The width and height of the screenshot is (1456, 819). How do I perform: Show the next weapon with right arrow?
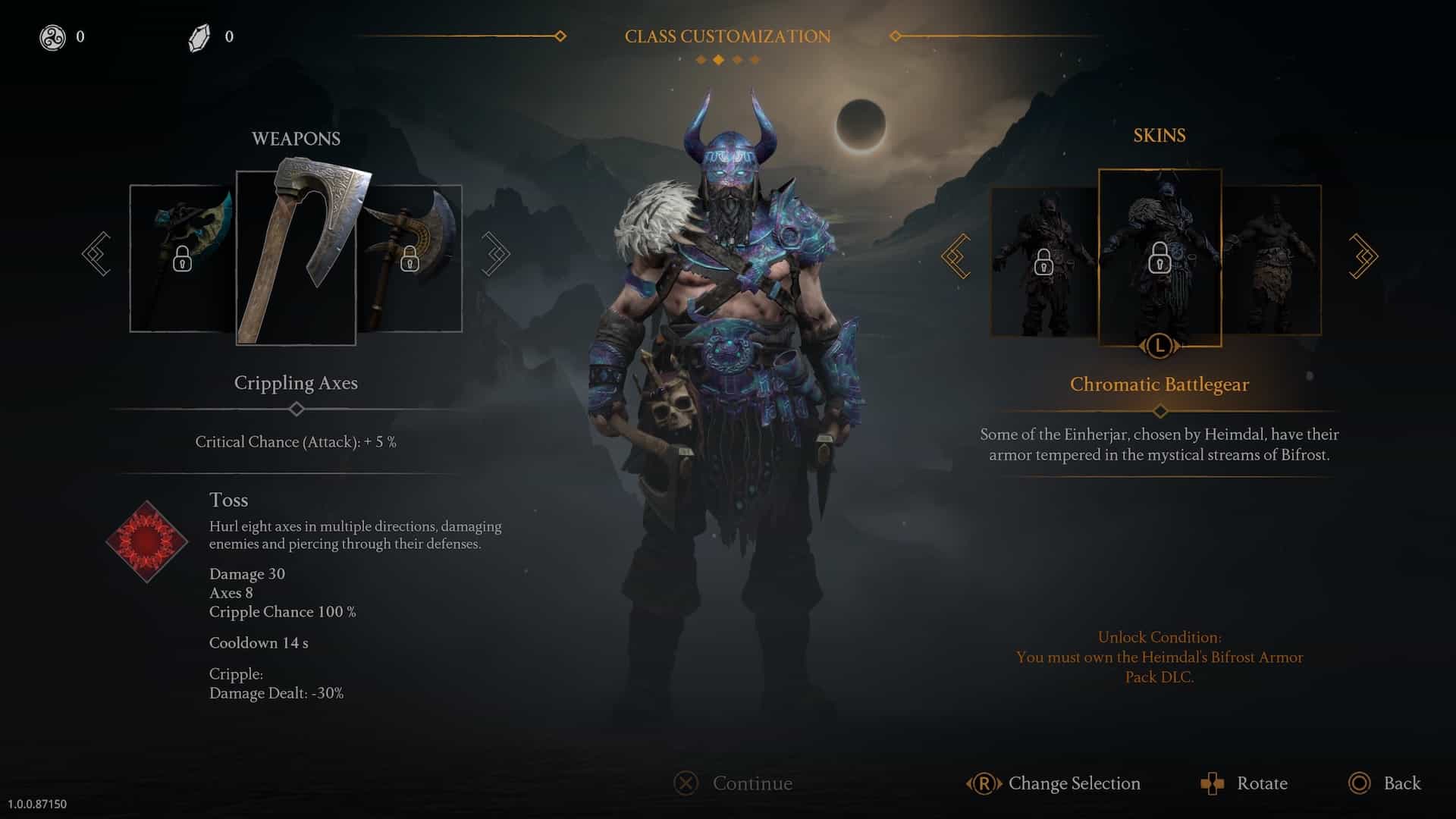click(495, 254)
